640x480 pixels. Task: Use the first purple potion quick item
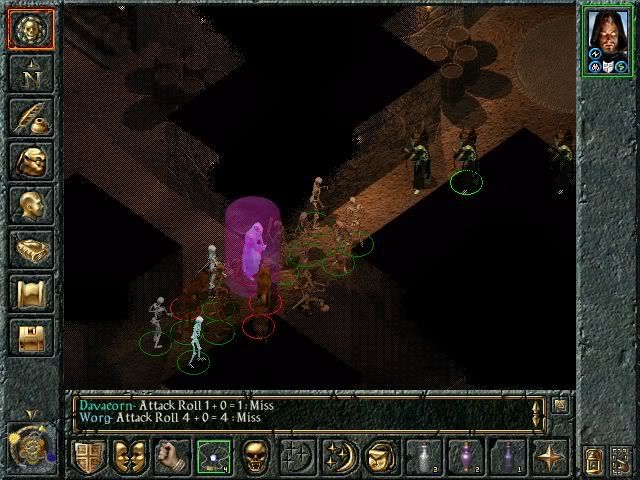click(465, 457)
